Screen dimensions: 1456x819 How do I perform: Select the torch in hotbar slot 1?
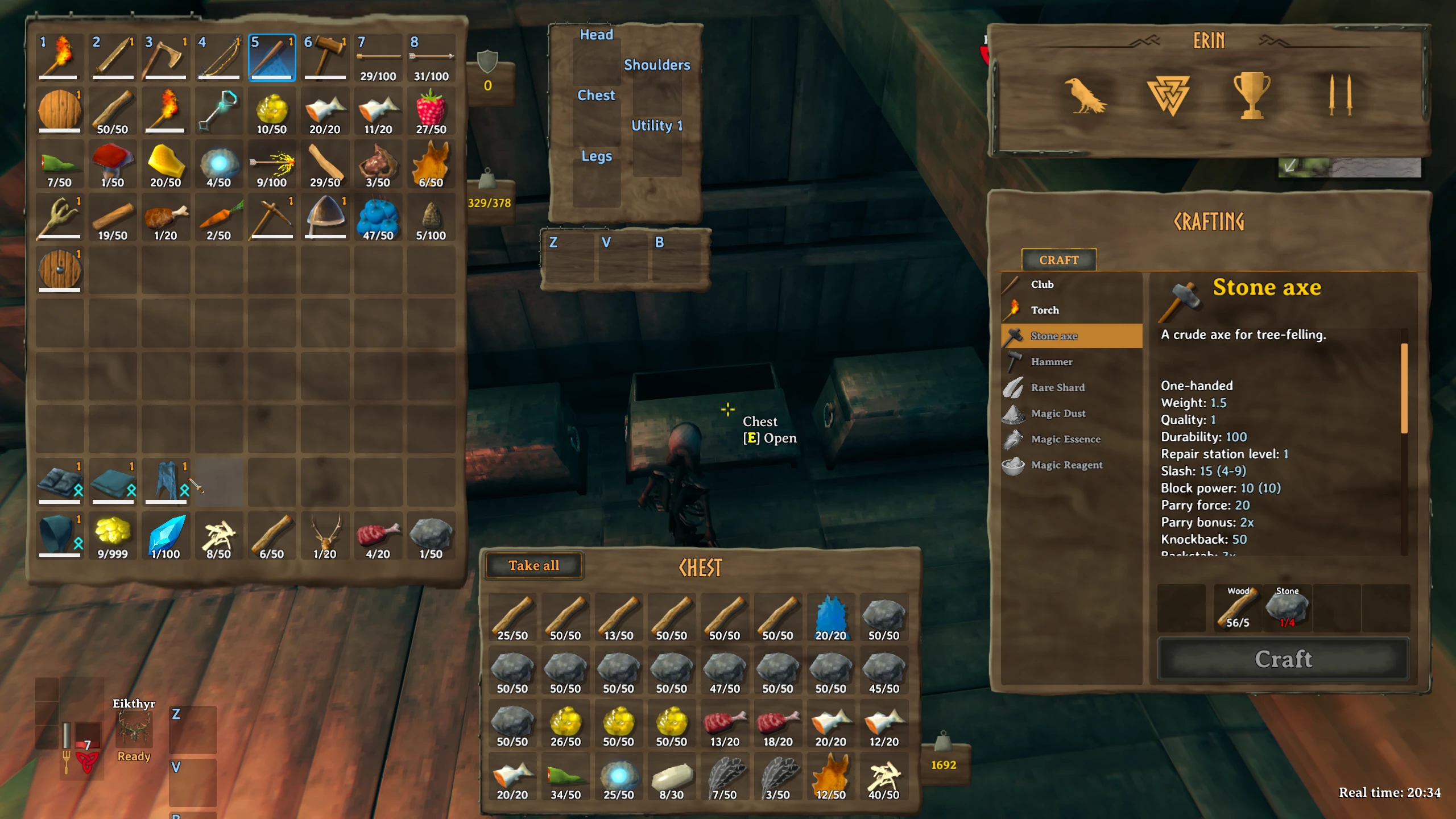pyautogui.click(x=60, y=56)
